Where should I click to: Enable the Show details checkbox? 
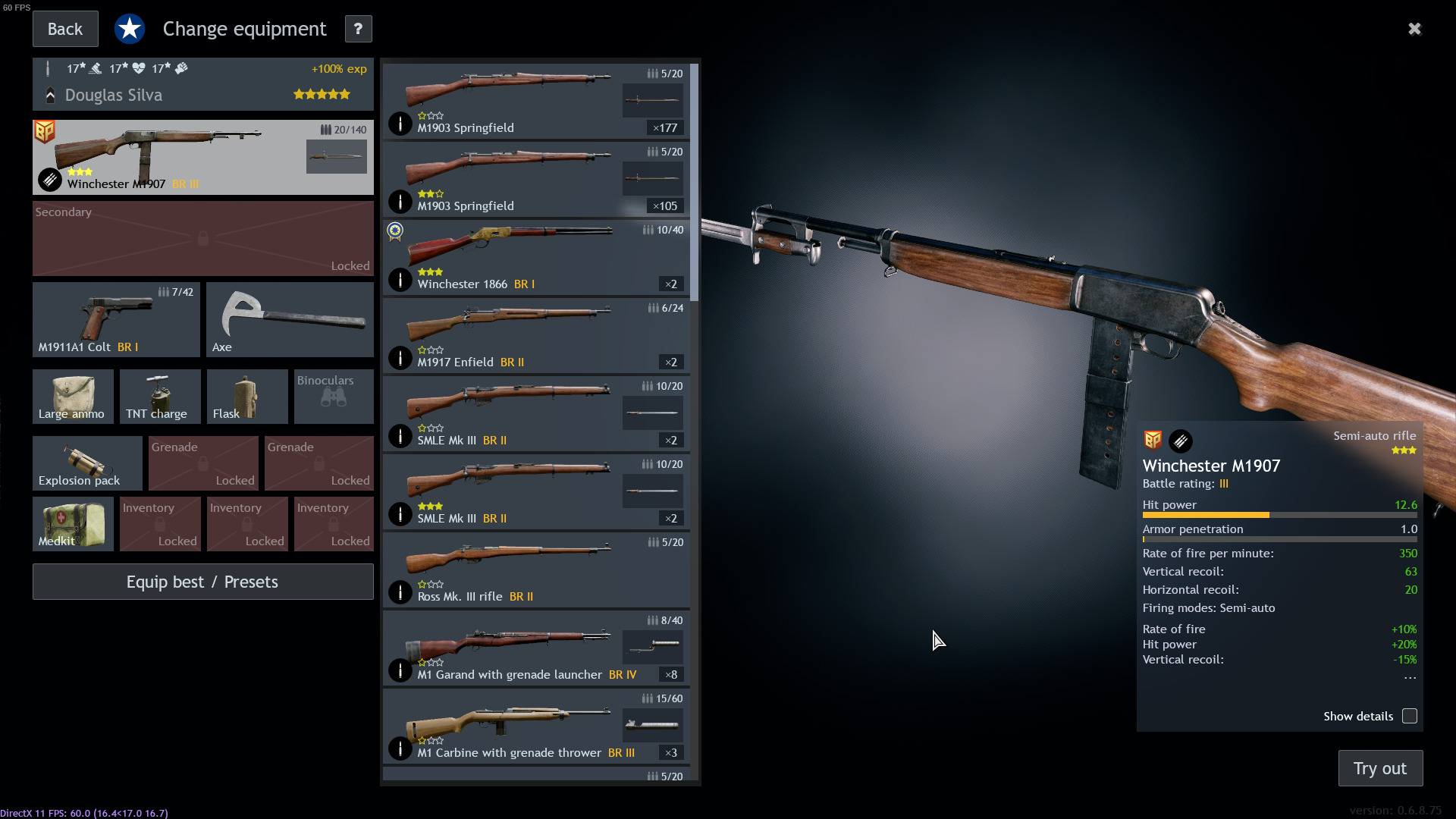[1409, 716]
